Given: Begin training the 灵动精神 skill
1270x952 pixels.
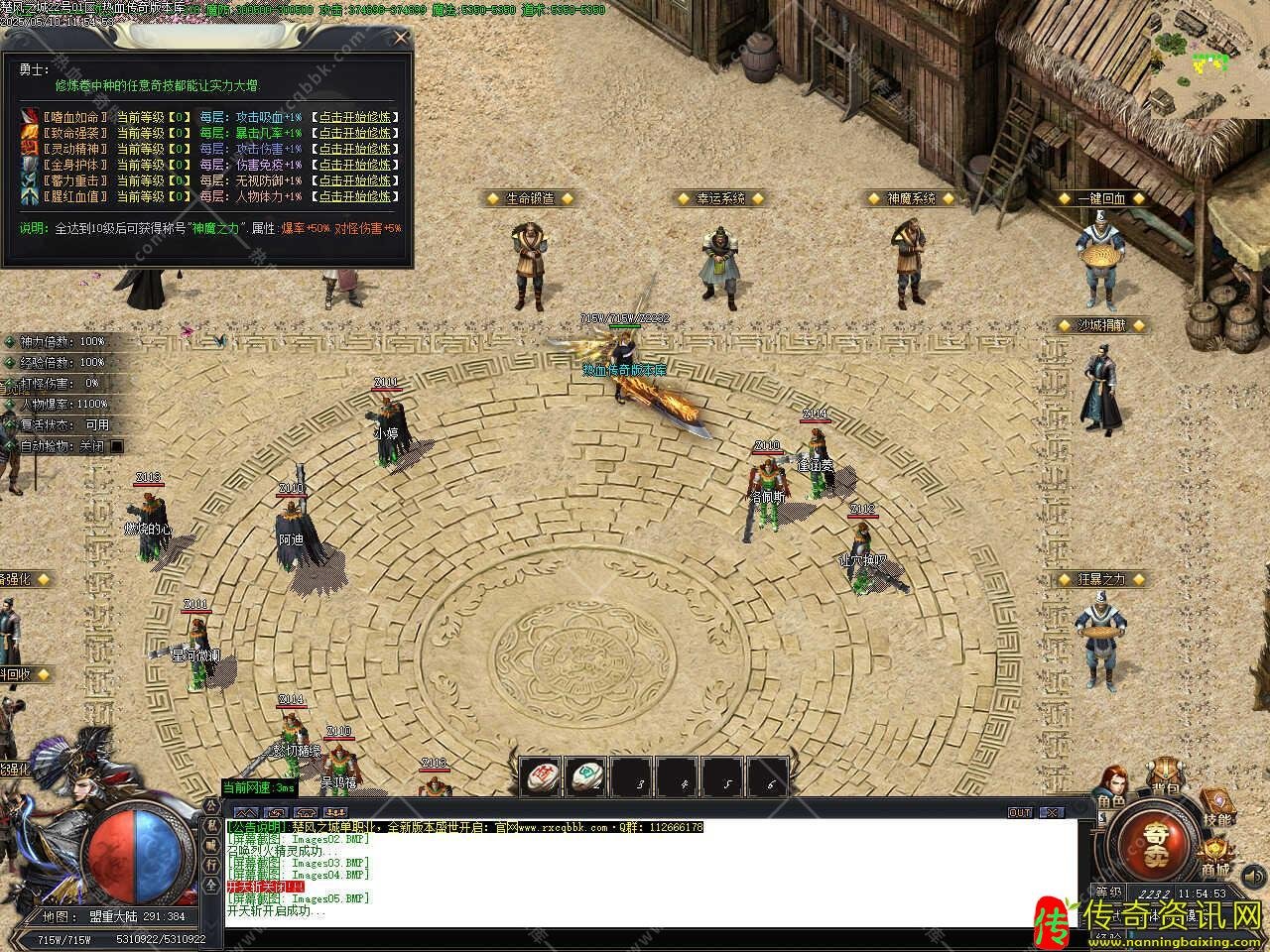Looking at the screenshot, I should pyautogui.click(x=355, y=149).
